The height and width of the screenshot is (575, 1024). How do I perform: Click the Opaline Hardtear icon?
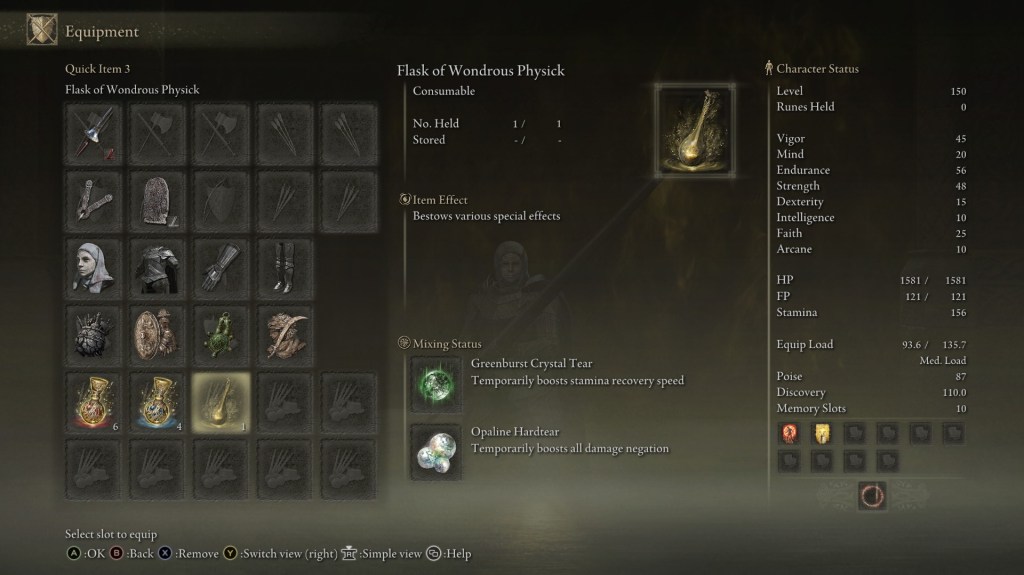point(436,449)
